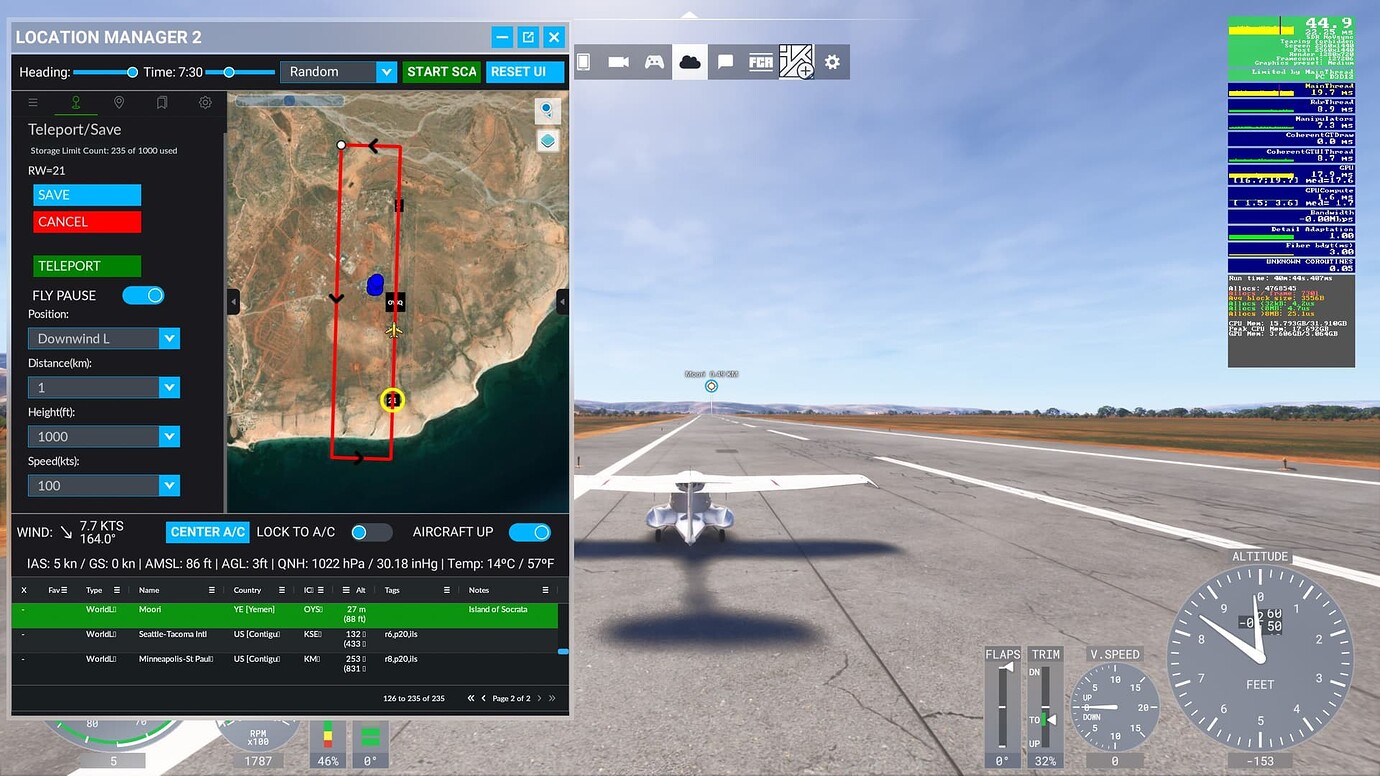Open the chat bubble toolbar icon
Screen dimensions: 1380x776
(724, 61)
